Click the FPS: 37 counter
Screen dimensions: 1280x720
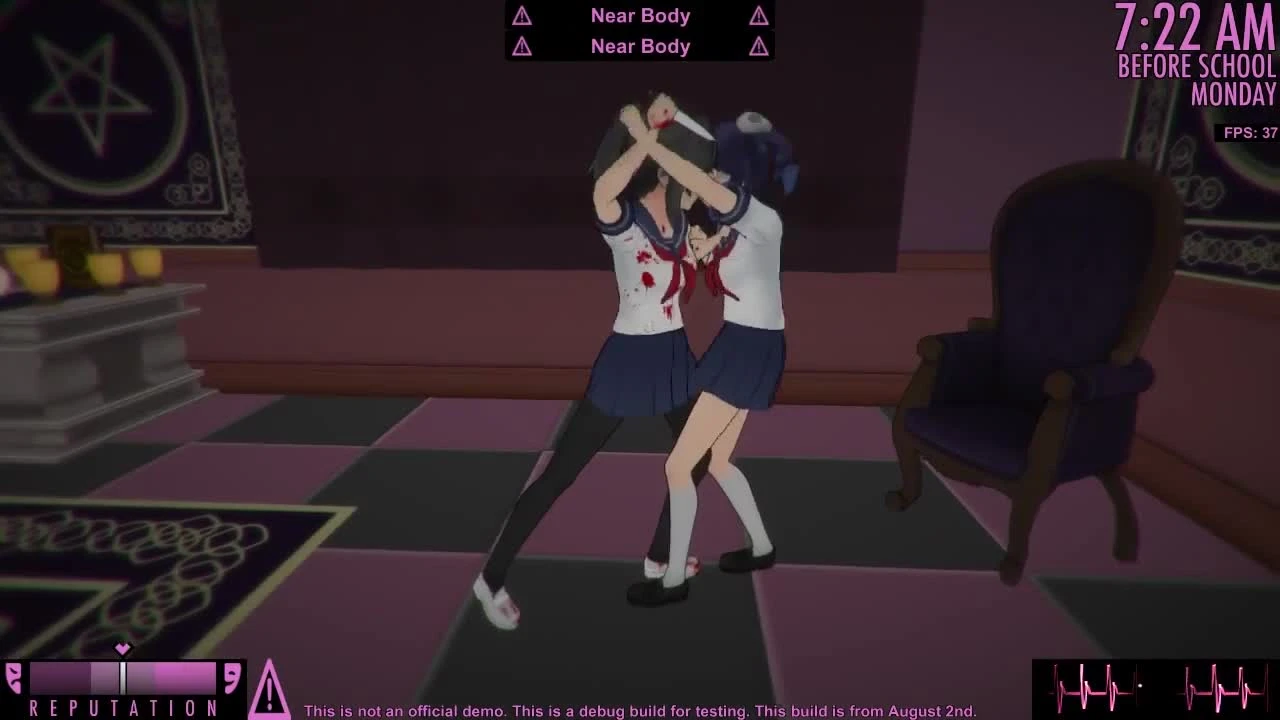[1248, 132]
